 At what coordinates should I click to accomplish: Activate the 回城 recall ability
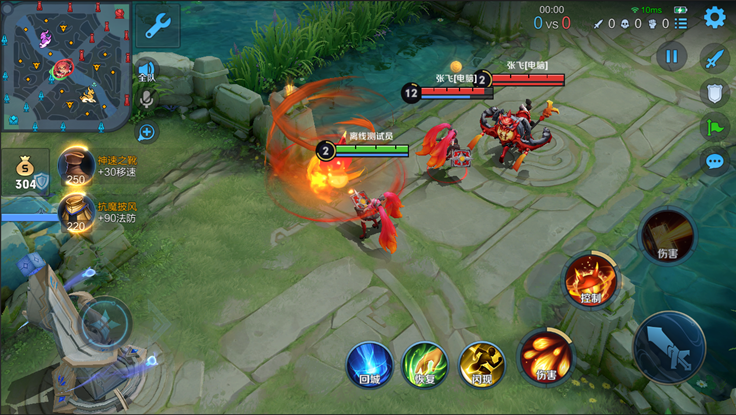click(368, 362)
